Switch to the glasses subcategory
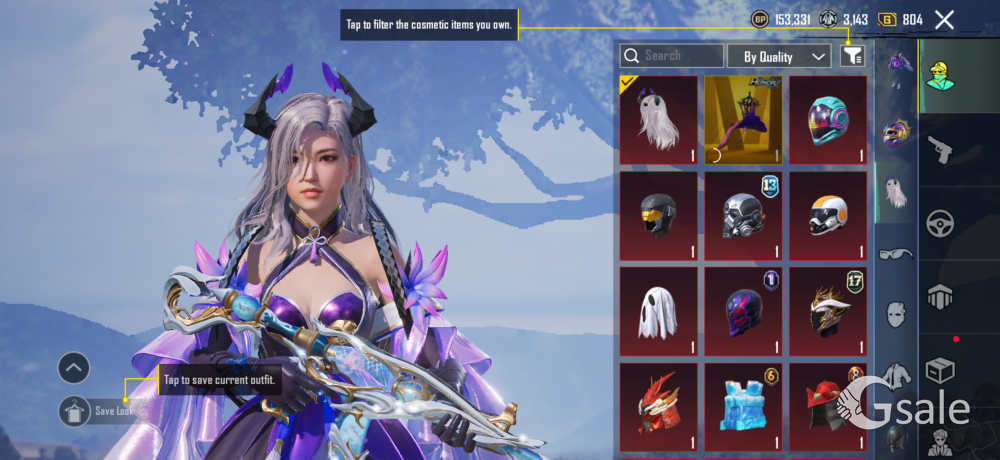 point(896,254)
